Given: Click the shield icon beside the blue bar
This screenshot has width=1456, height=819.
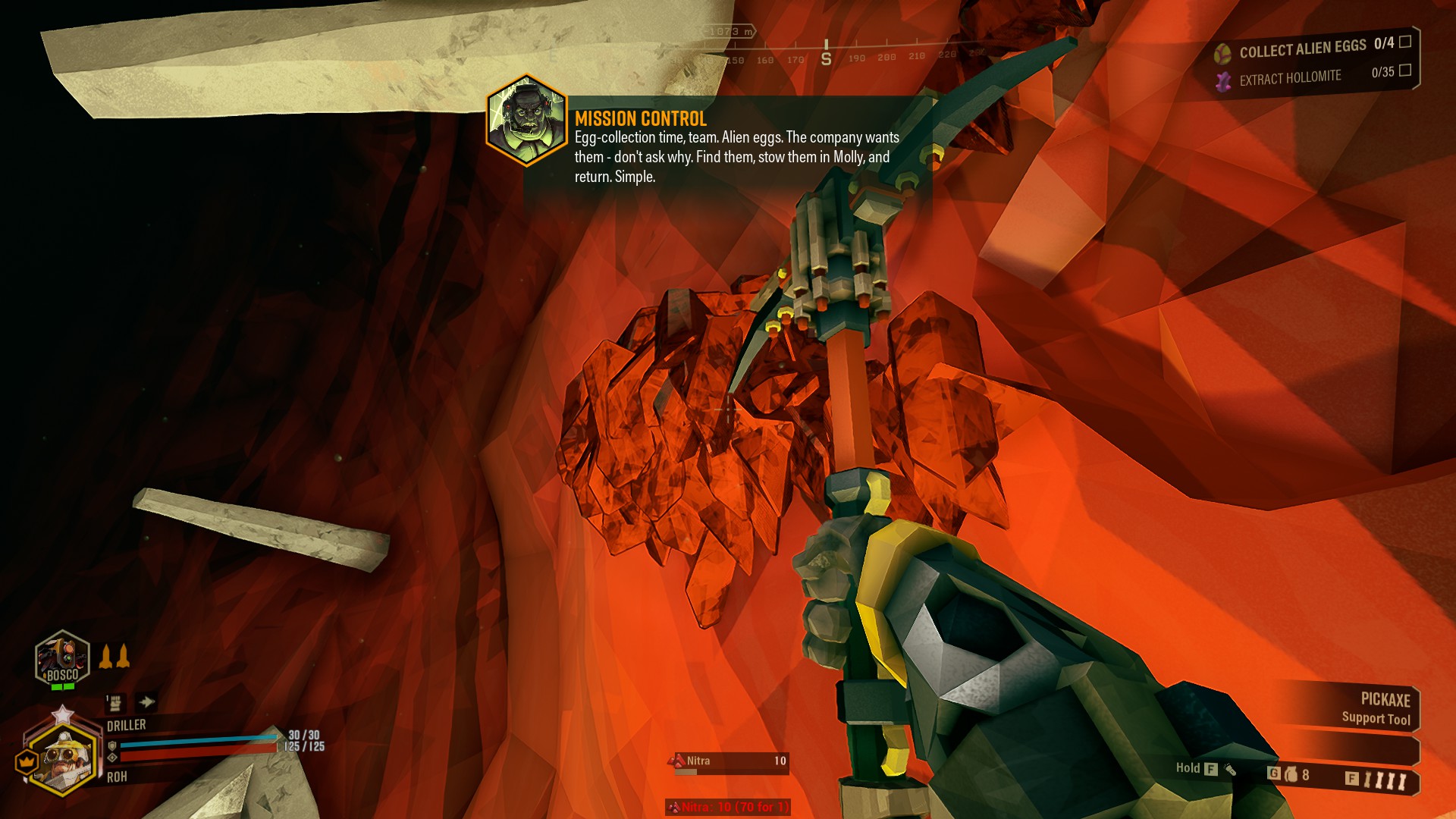Looking at the screenshot, I should [112, 746].
